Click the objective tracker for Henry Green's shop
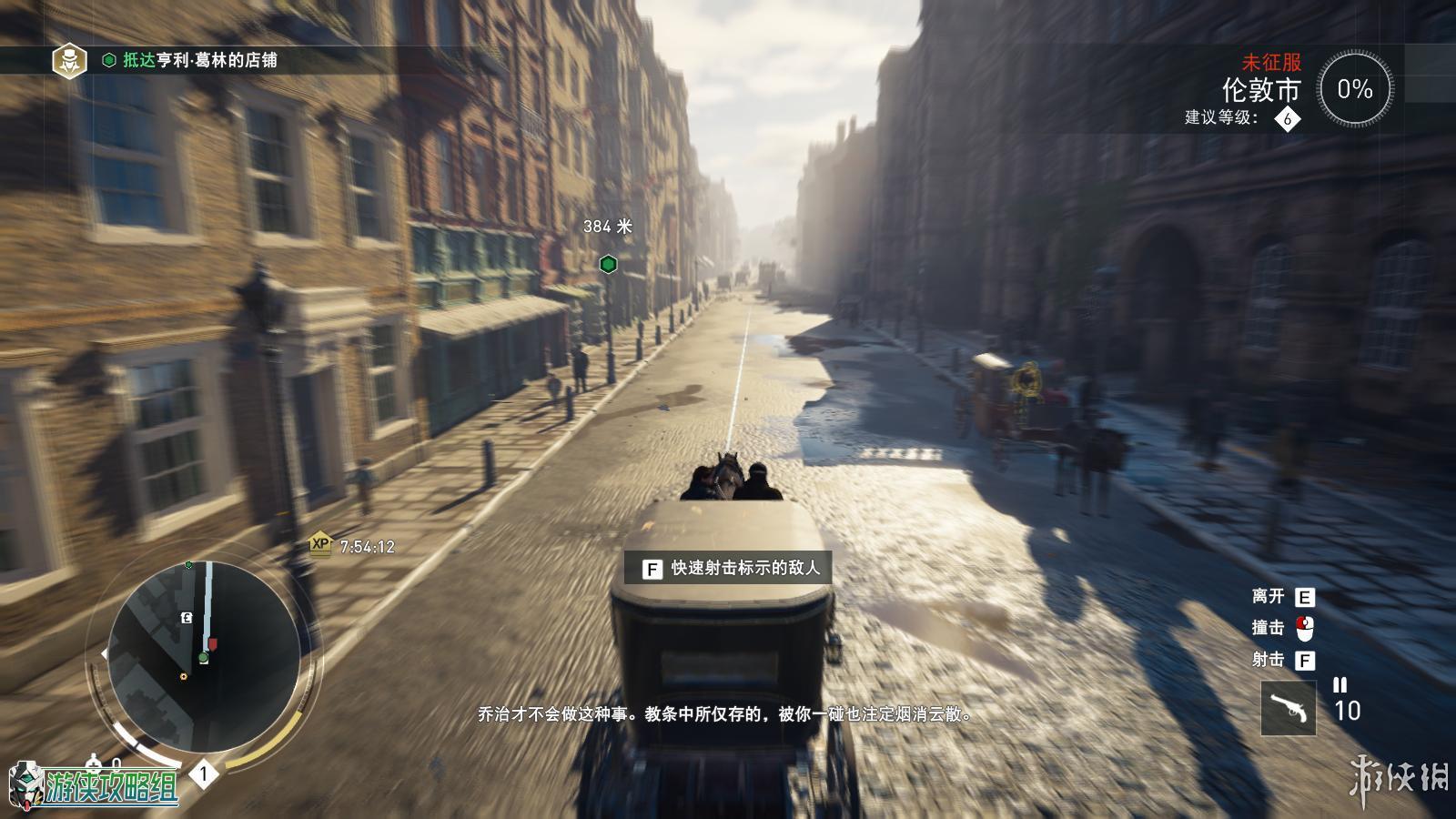 [199, 60]
